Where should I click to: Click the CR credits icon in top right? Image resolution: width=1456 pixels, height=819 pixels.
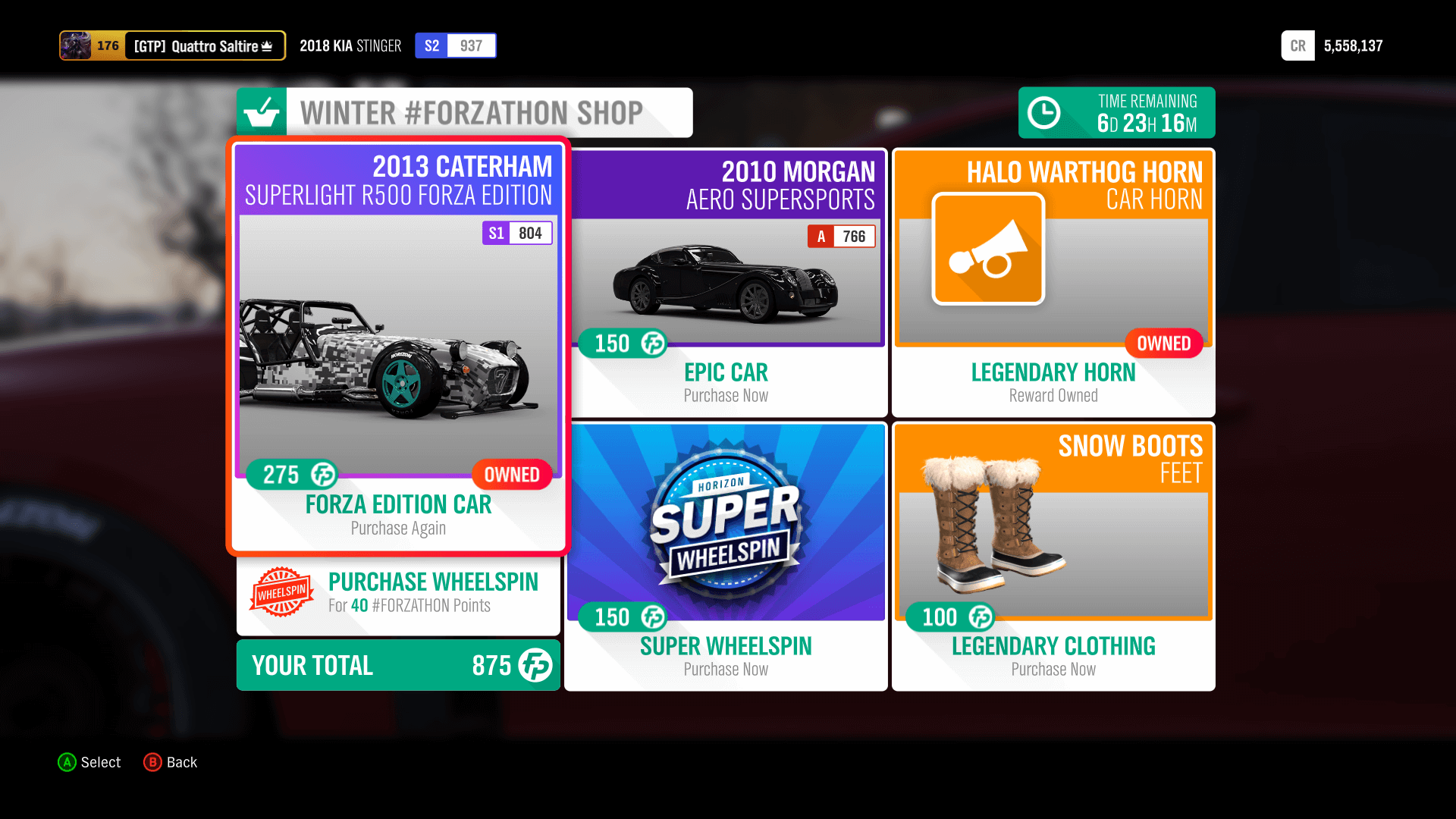click(x=1298, y=45)
